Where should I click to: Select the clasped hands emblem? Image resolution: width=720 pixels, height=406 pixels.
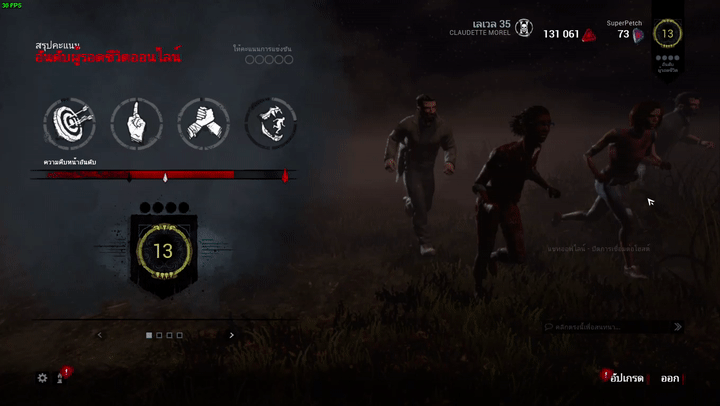[203, 122]
